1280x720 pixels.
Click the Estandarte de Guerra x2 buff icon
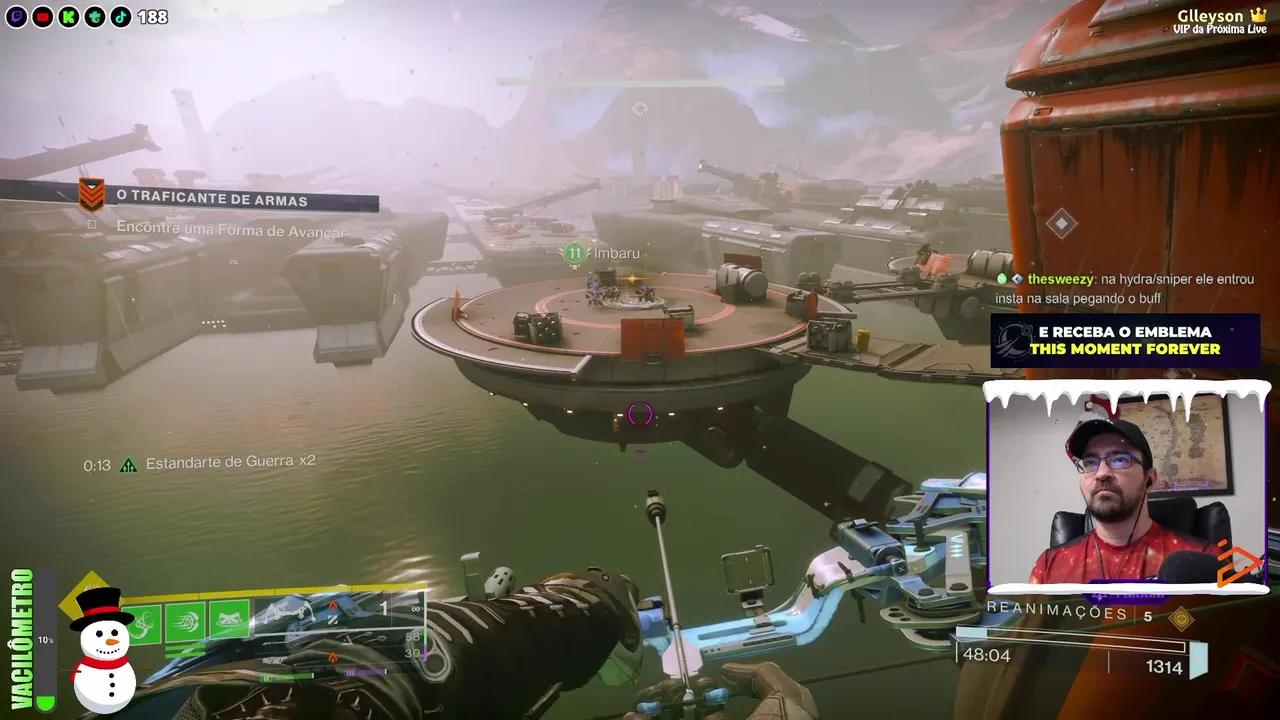pyautogui.click(x=128, y=464)
